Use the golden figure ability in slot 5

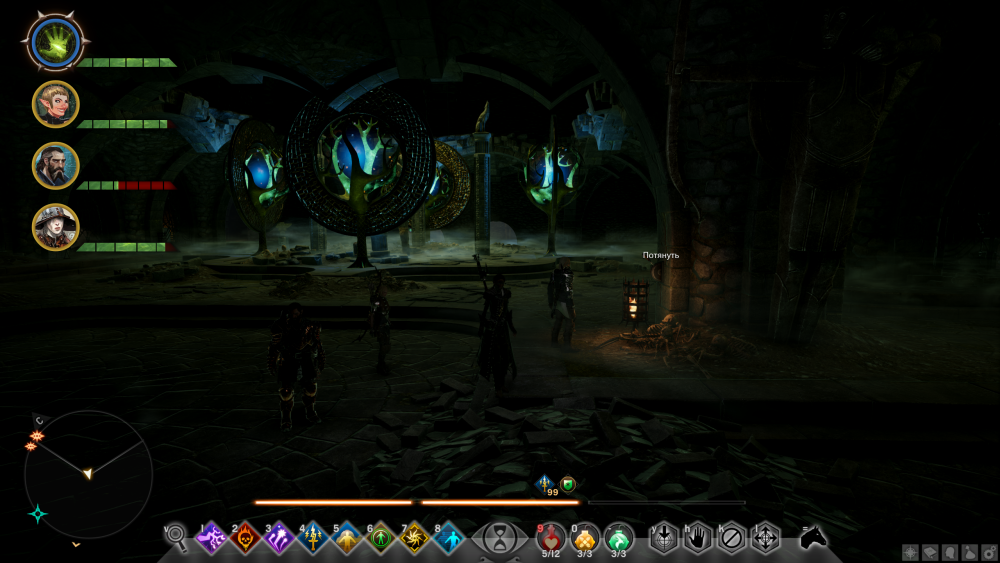coord(347,539)
